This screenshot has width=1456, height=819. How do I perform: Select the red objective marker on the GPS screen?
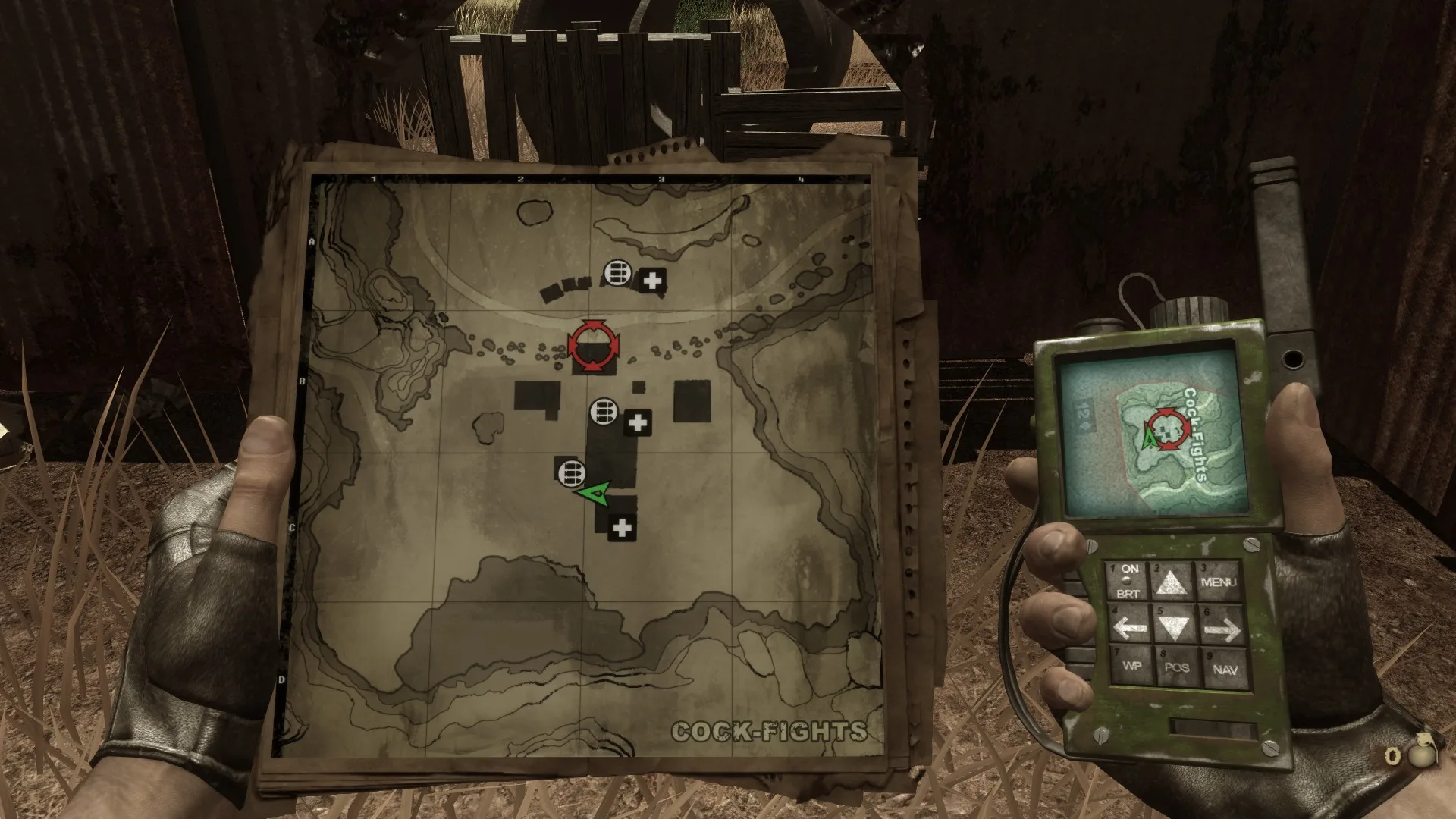pyautogui.click(x=1166, y=429)
